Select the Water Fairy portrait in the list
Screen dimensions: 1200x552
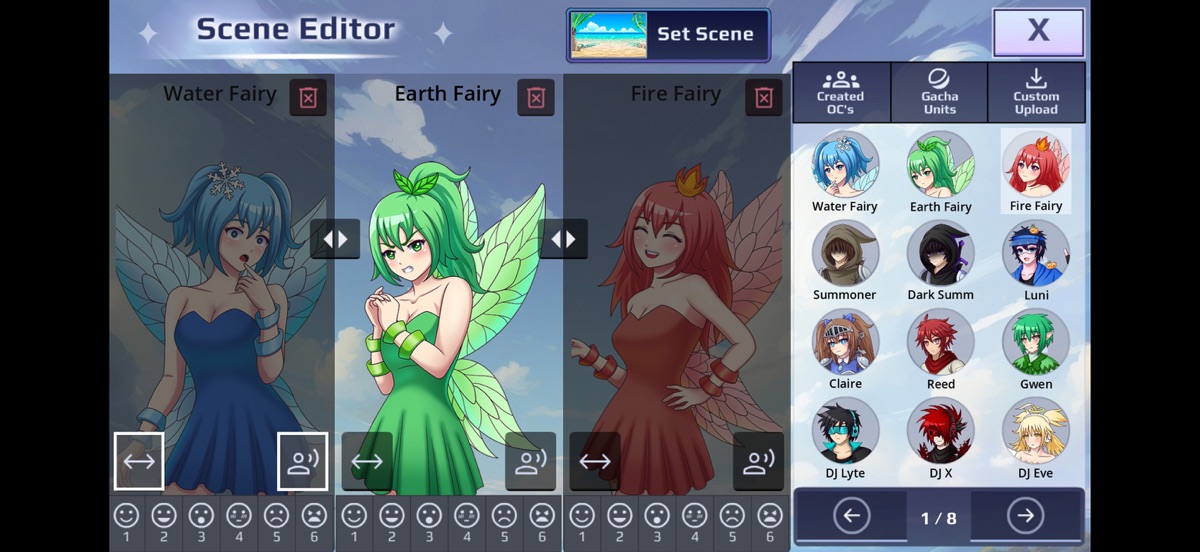(845, 165)
